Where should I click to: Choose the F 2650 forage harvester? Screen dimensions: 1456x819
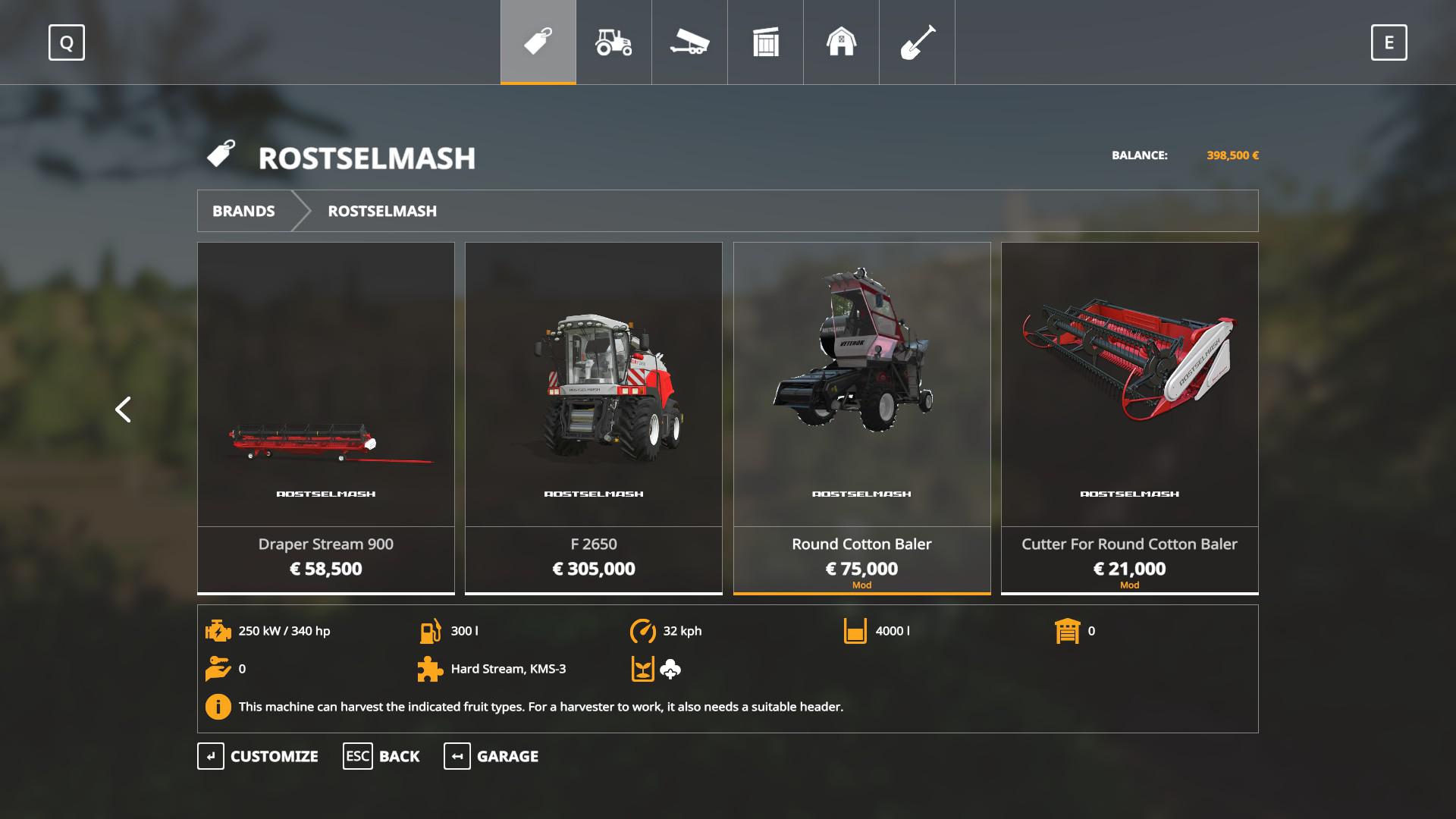coord(594,417)
